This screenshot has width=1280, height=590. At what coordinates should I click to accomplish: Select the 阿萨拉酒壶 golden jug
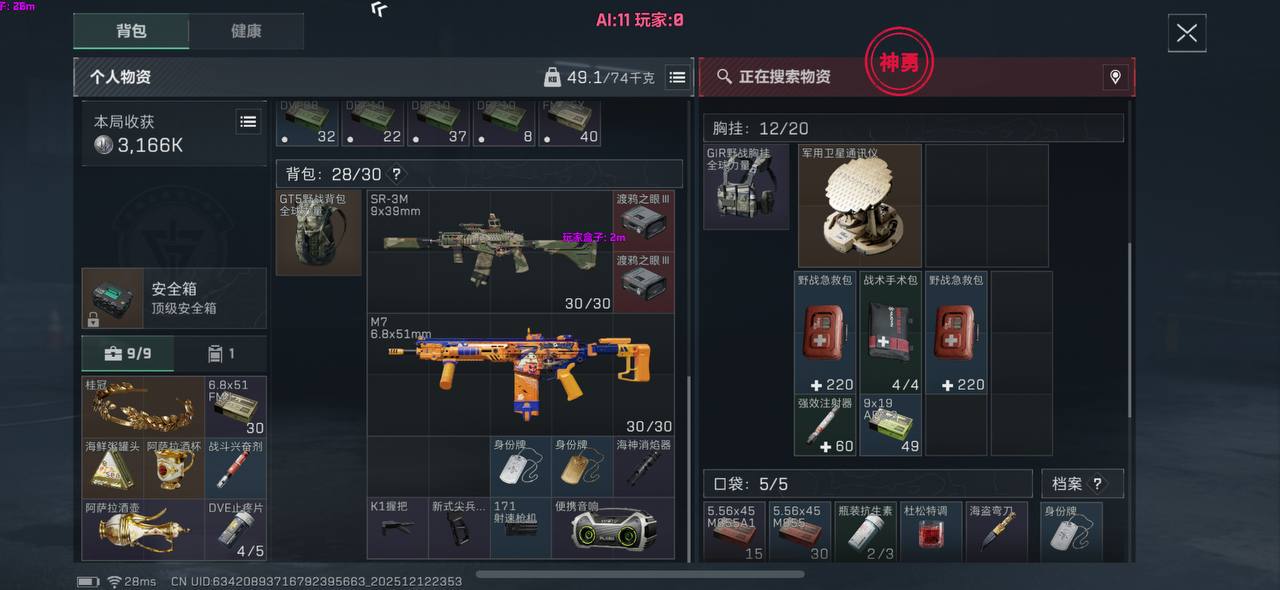pos(143,528)
